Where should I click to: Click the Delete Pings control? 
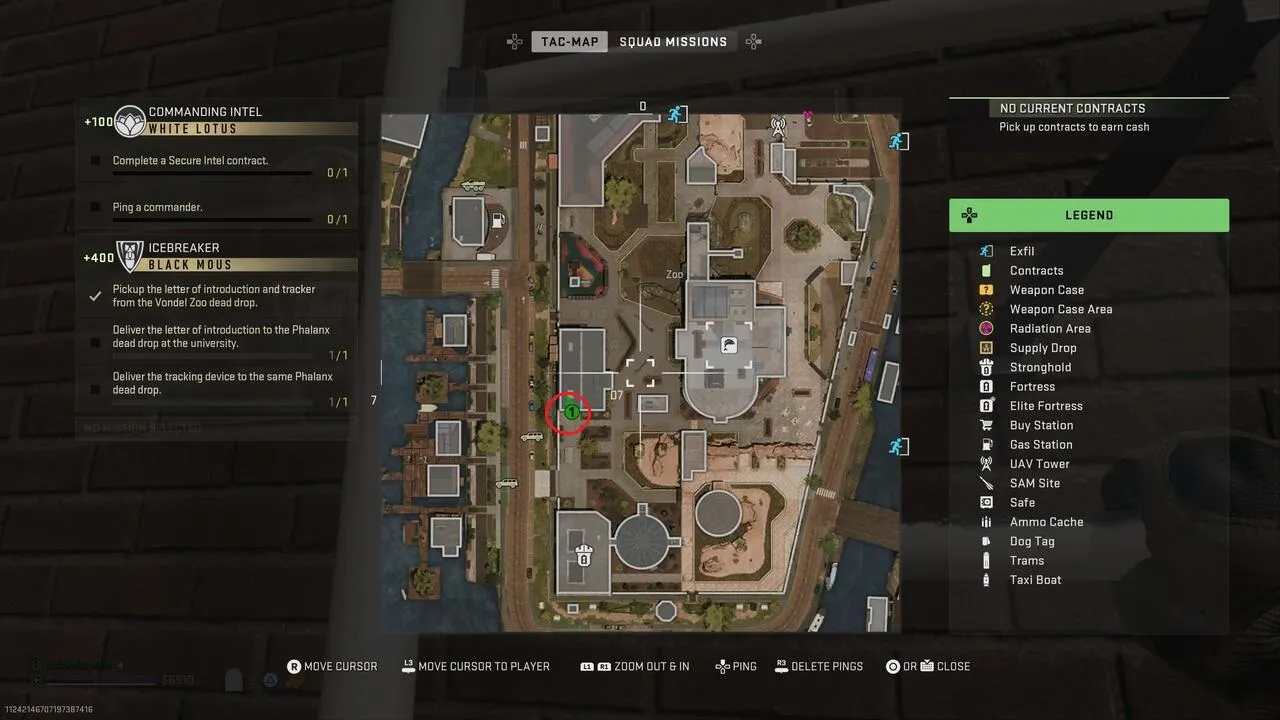(x=819, y=666)
